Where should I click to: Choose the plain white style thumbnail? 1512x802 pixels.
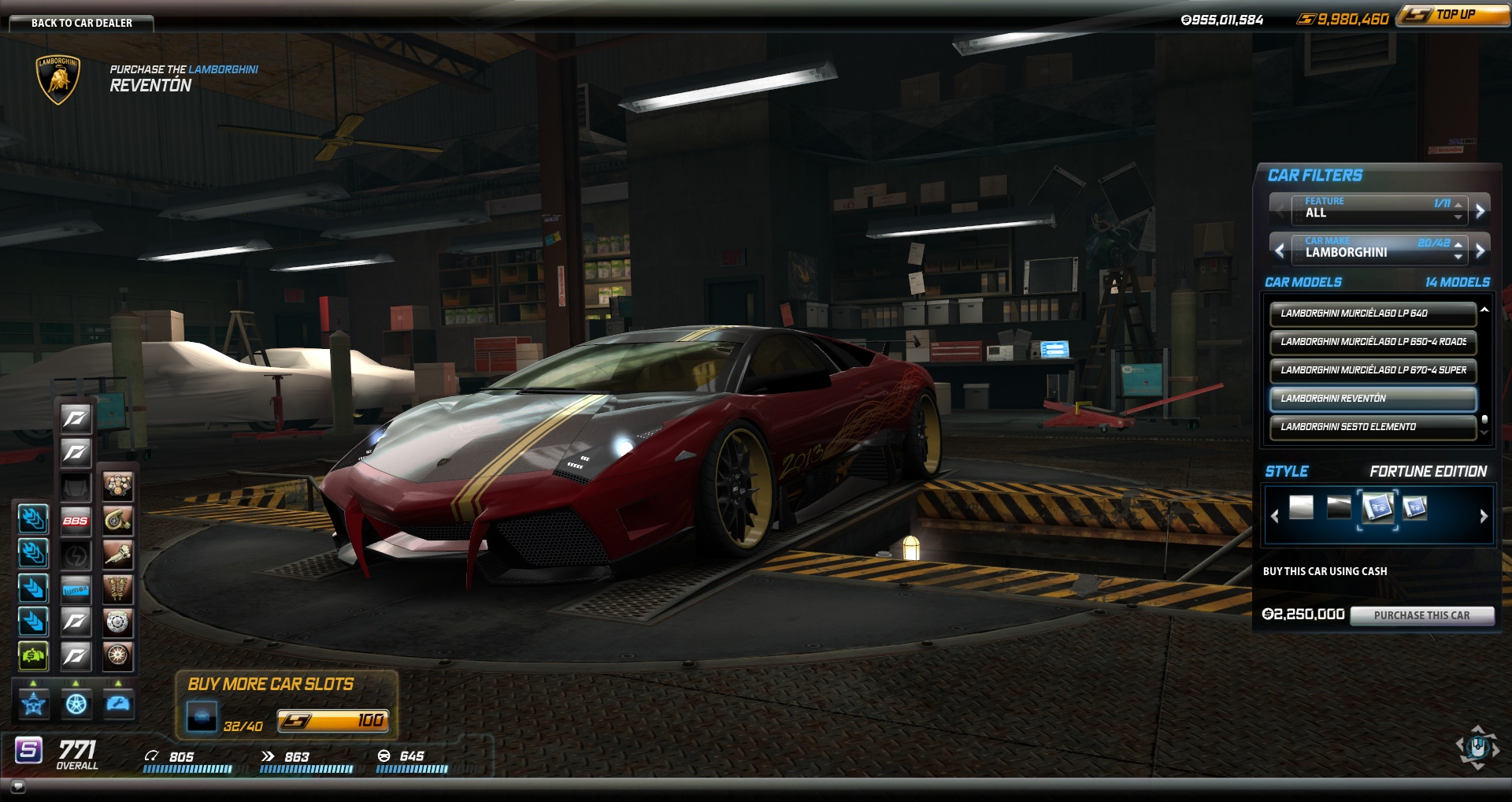pyautogui.click(x=1301, y=507)
